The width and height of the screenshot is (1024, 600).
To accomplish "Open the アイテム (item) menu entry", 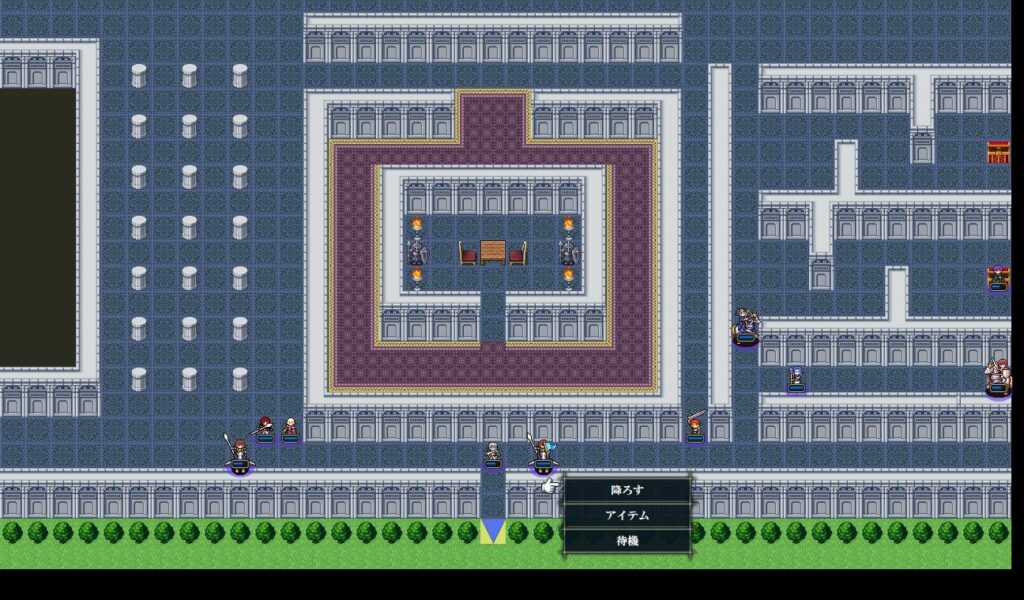I will [627, 515].
